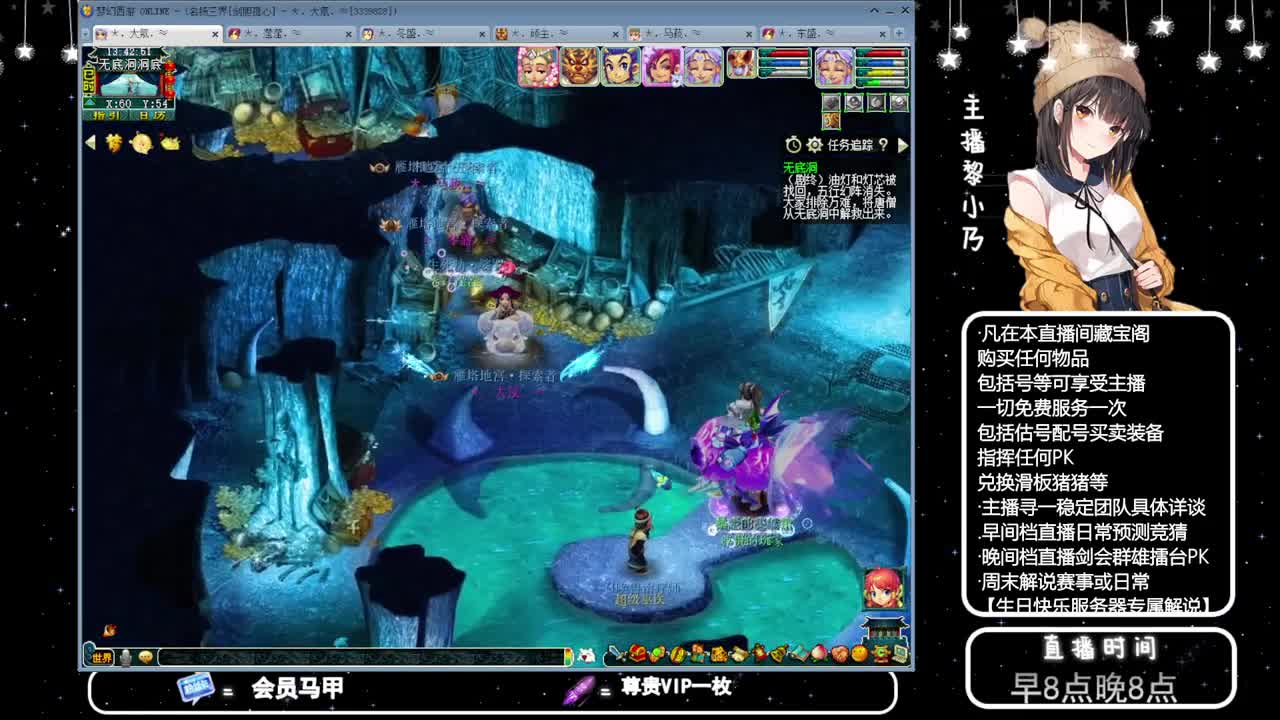The height and width of the screenshot is (720, 1280).
Task: Click the 指引 guide button below the minimap
Action: pyautogui.click(x=106, y=115)
